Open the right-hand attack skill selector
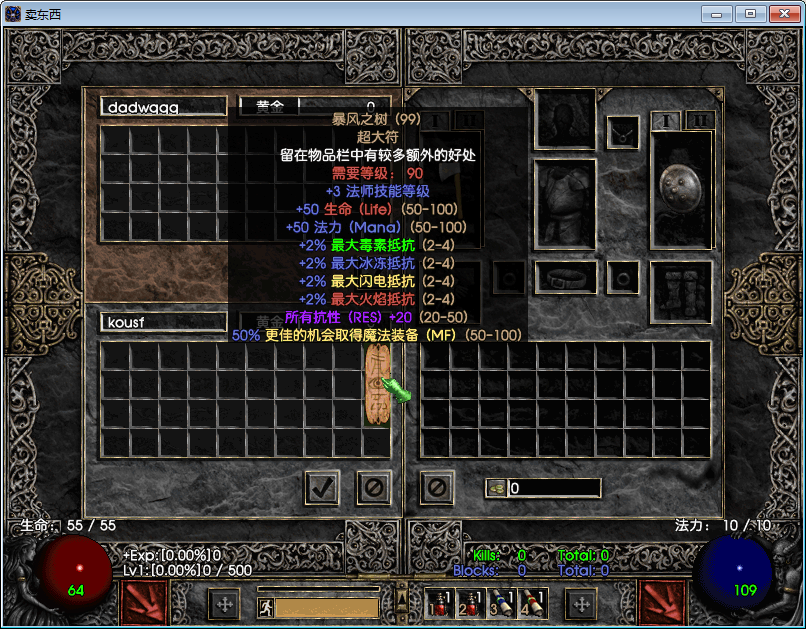This screenshot has height=629, width=806. click(662, 602)
